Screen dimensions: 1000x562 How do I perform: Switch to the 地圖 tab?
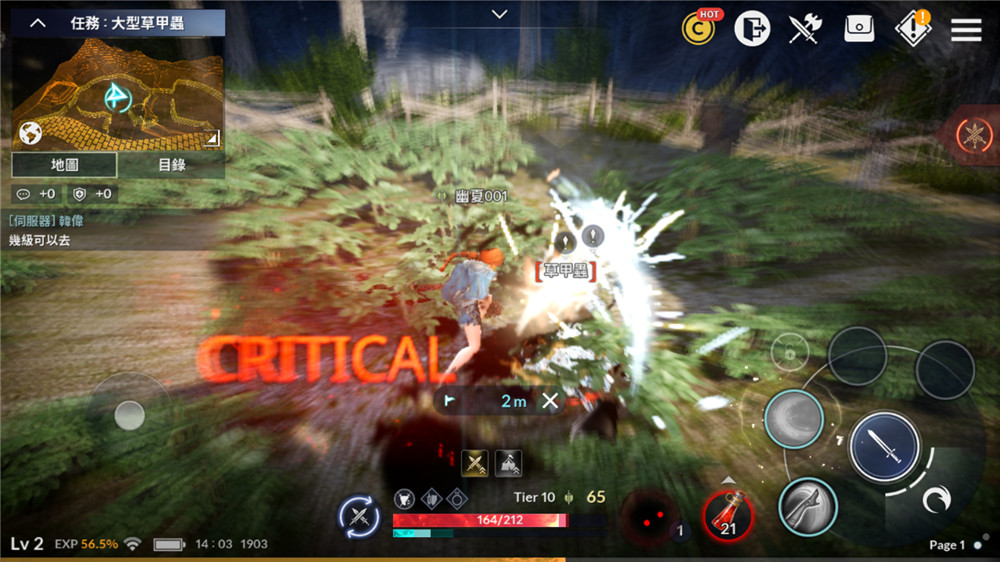point(64,165)
